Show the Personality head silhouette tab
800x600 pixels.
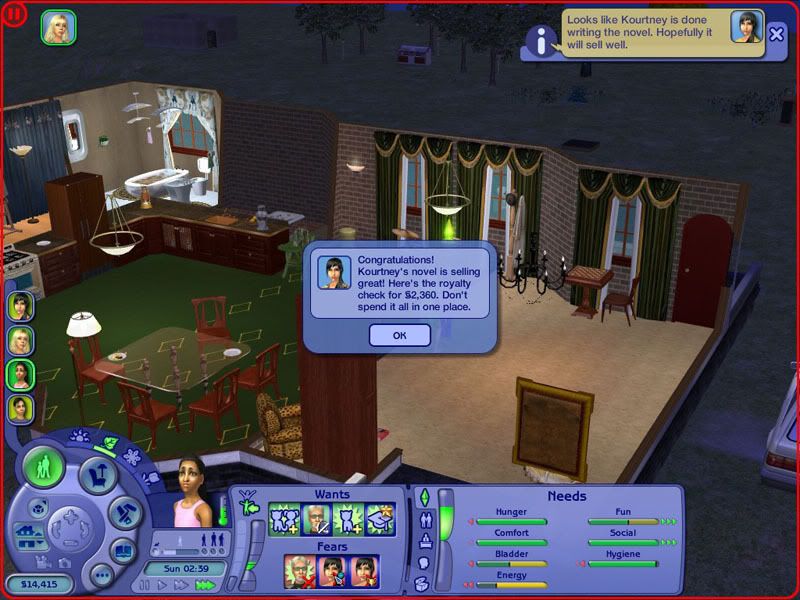[422, 562]
